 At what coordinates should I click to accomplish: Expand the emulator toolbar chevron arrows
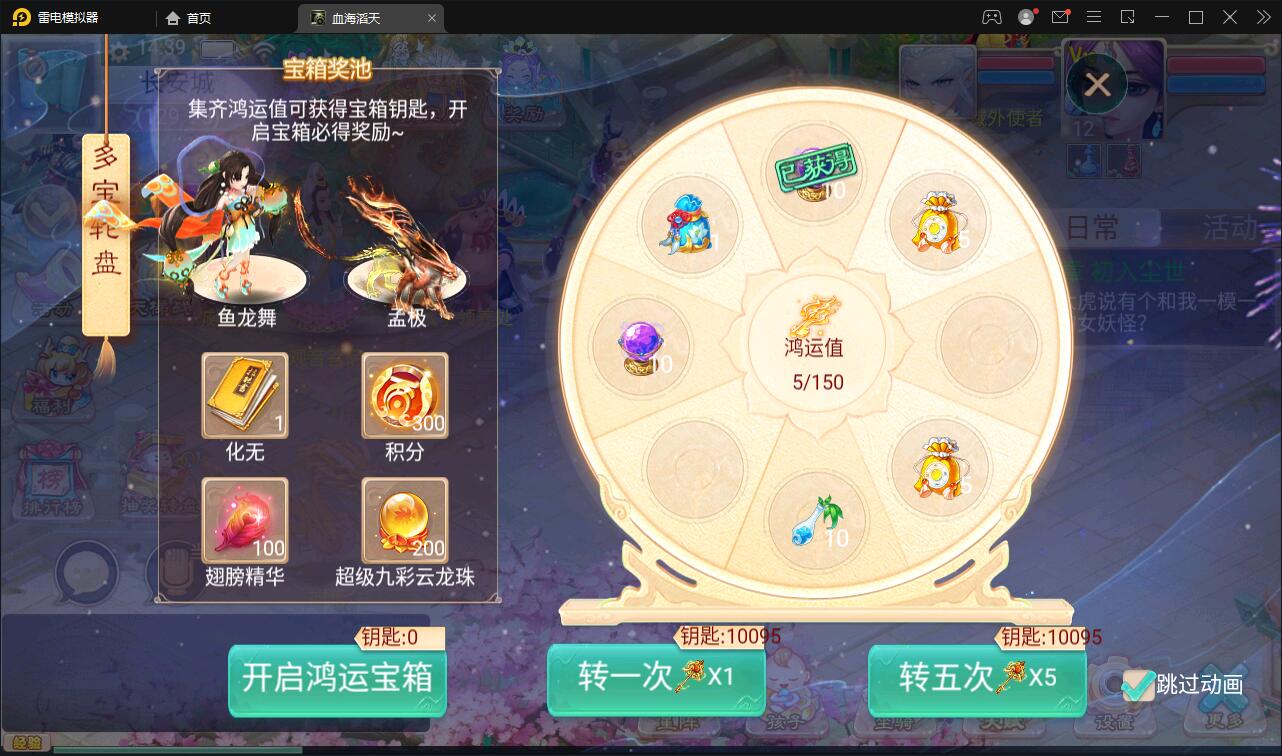(1262, 17)
